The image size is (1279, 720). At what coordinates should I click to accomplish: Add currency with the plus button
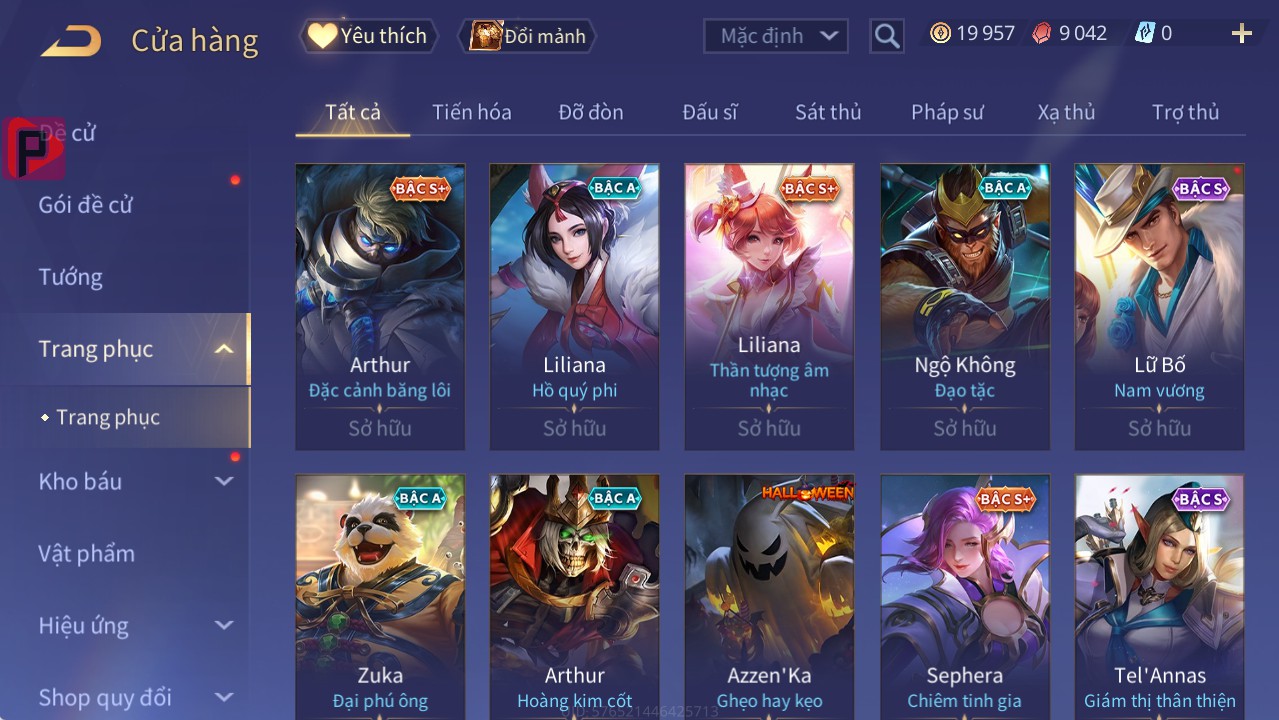[1241, 34]
